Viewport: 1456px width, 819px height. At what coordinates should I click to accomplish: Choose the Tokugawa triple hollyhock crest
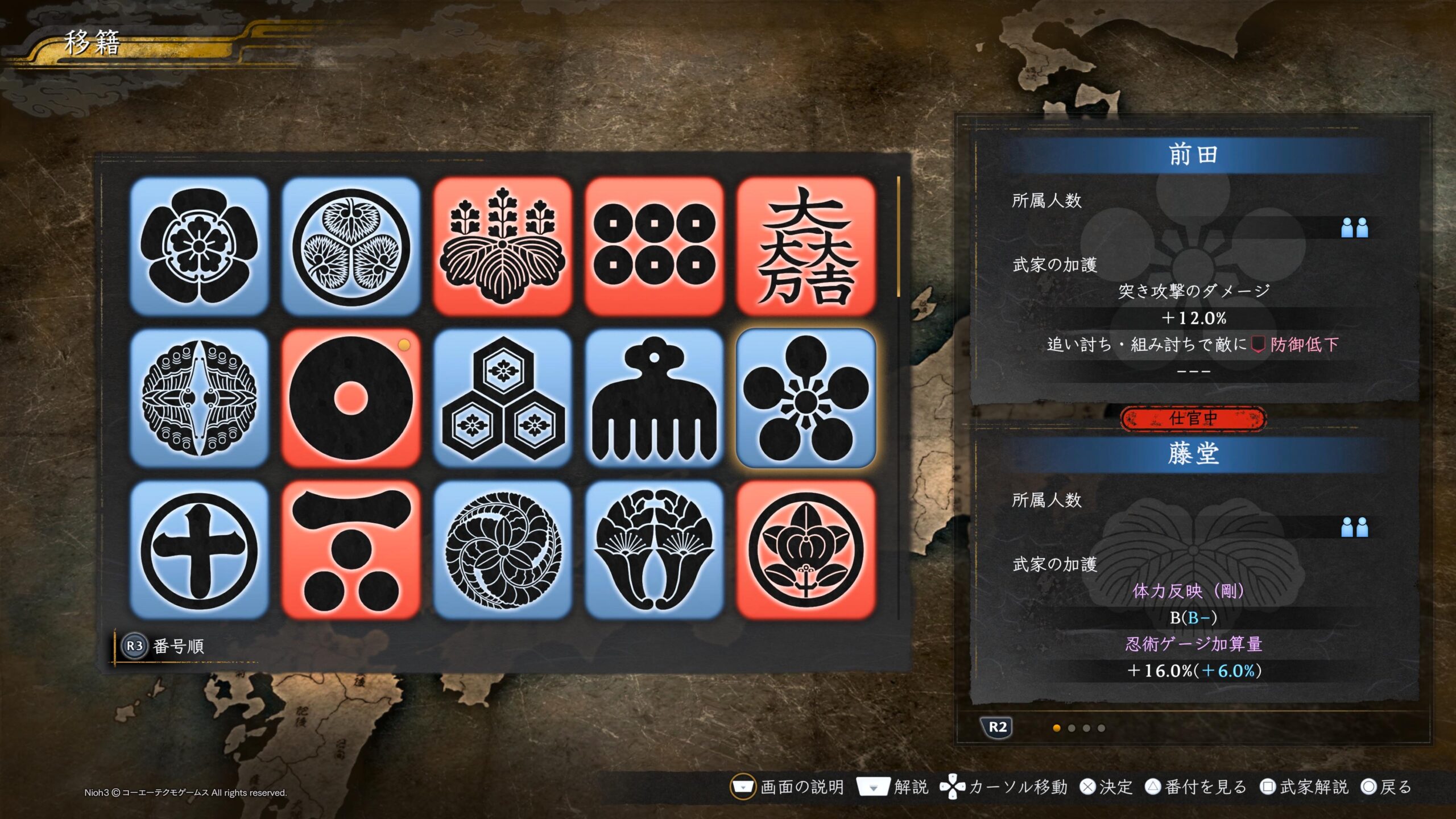[351, 246]
